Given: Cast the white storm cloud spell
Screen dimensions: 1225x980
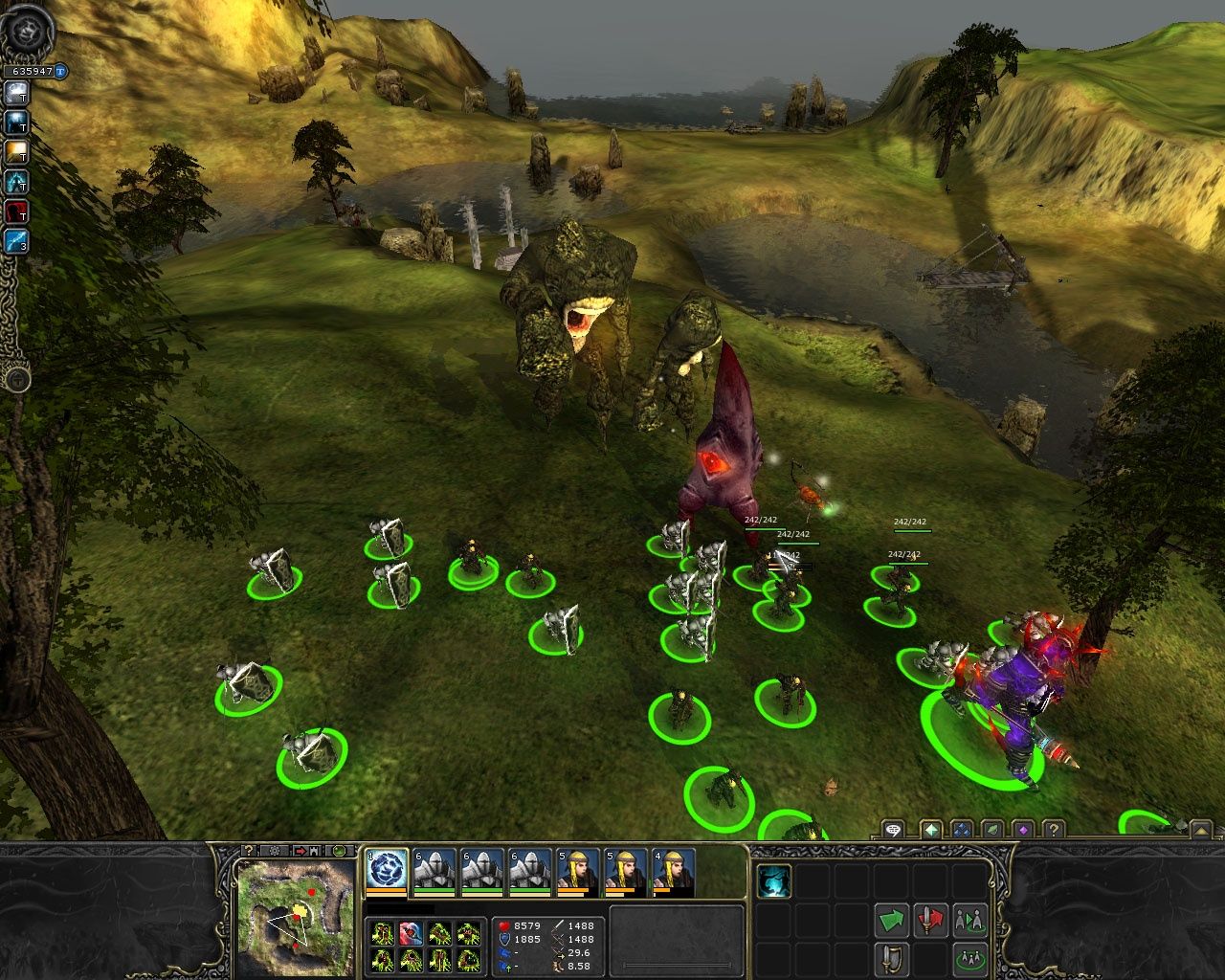Looking at the screenshot, I should (17, 93).
